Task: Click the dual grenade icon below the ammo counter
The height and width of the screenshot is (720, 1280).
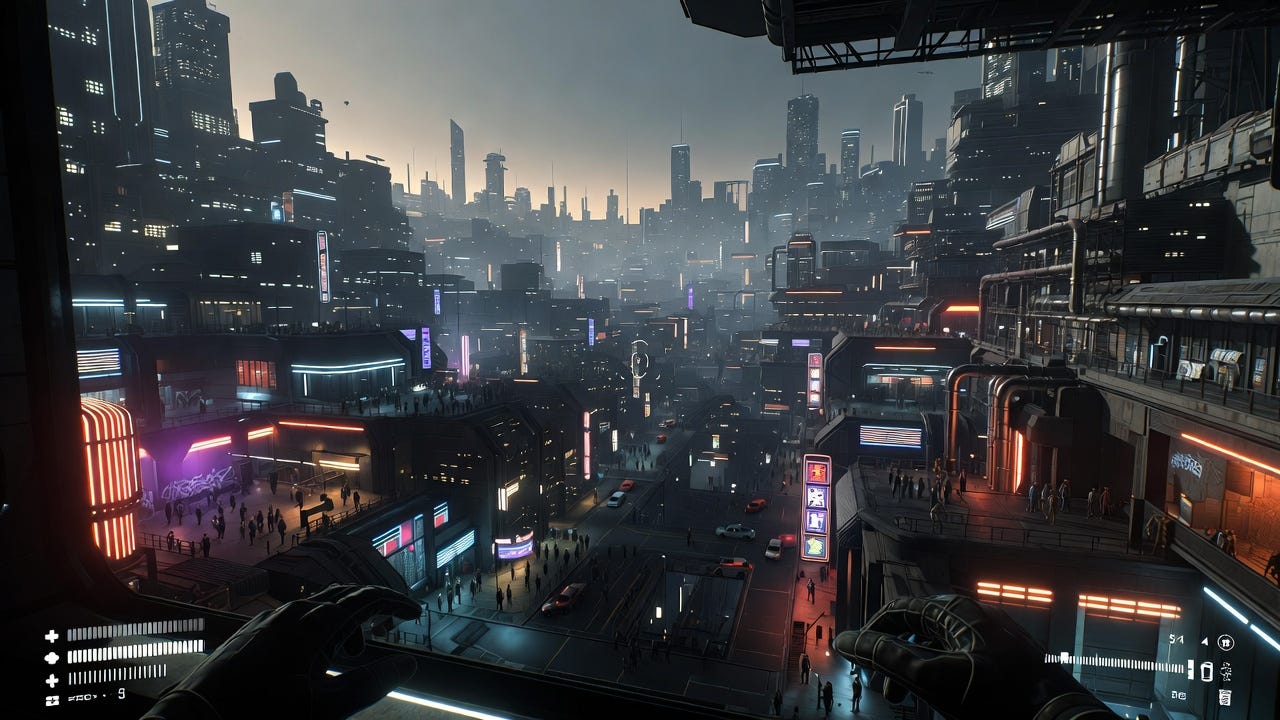Action: coord(1178,695)
